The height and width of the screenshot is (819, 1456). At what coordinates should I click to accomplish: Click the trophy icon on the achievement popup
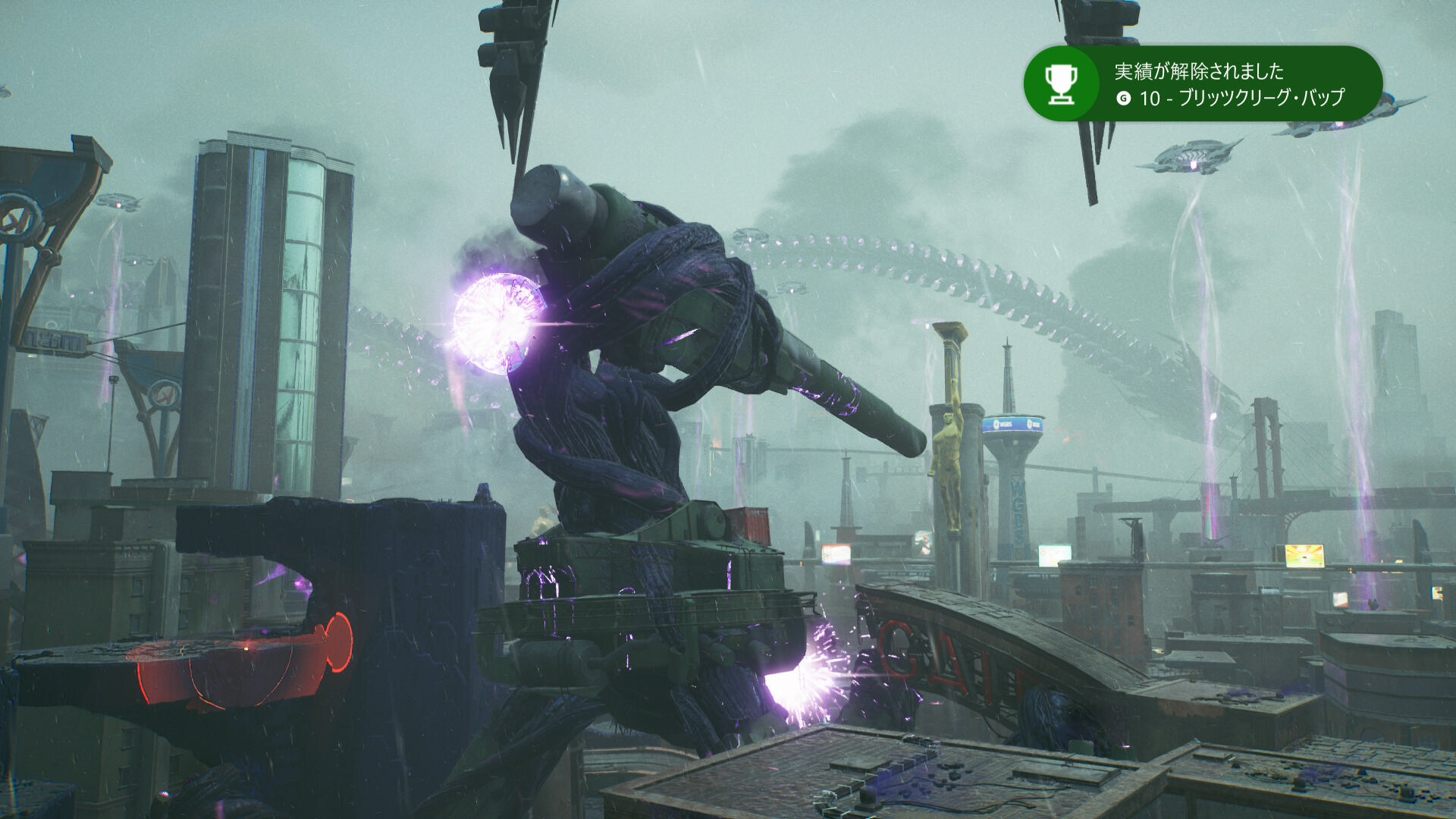tap(1061, 84)
